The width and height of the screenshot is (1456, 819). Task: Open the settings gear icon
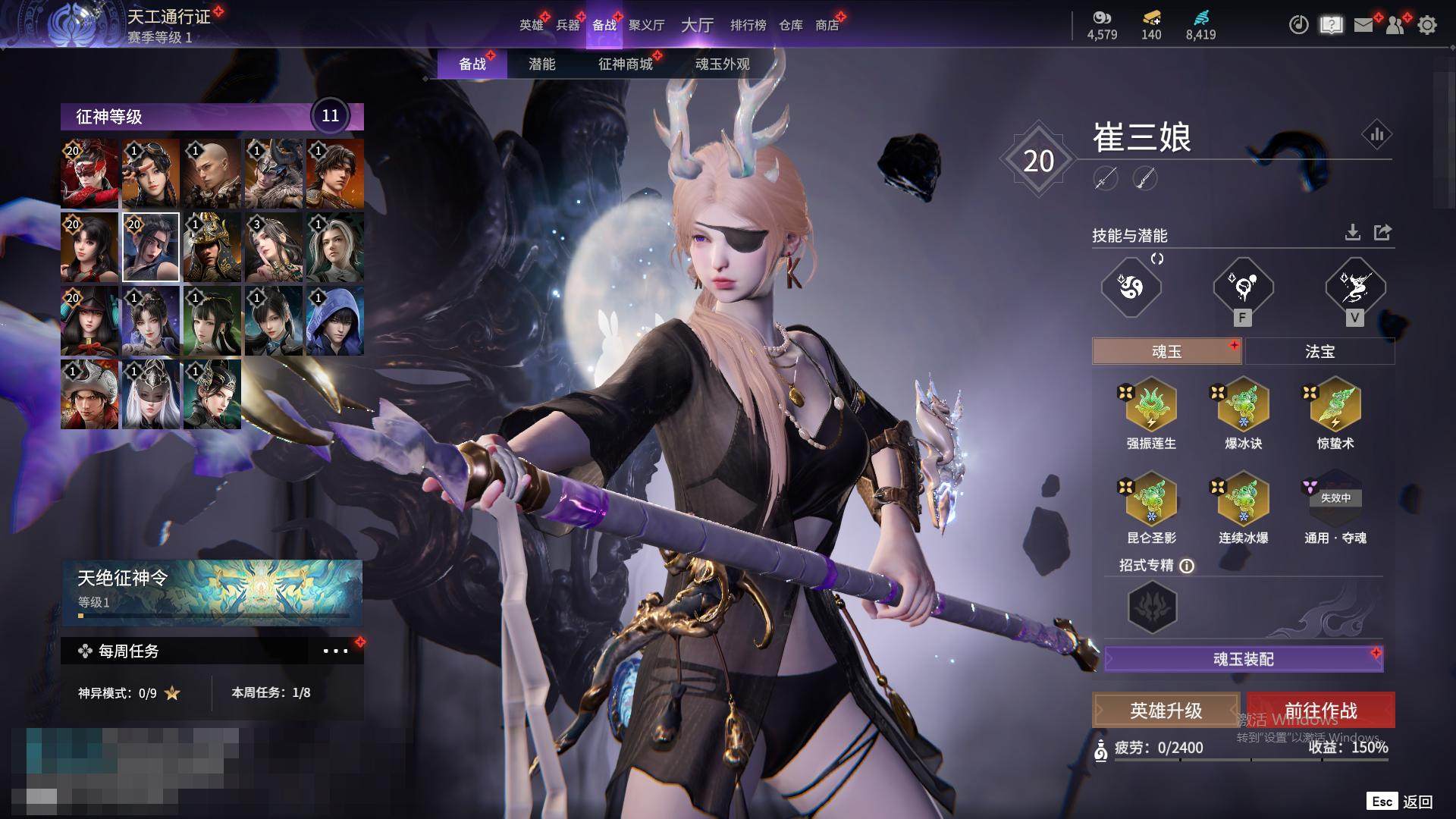click(x=1427, y=25)
